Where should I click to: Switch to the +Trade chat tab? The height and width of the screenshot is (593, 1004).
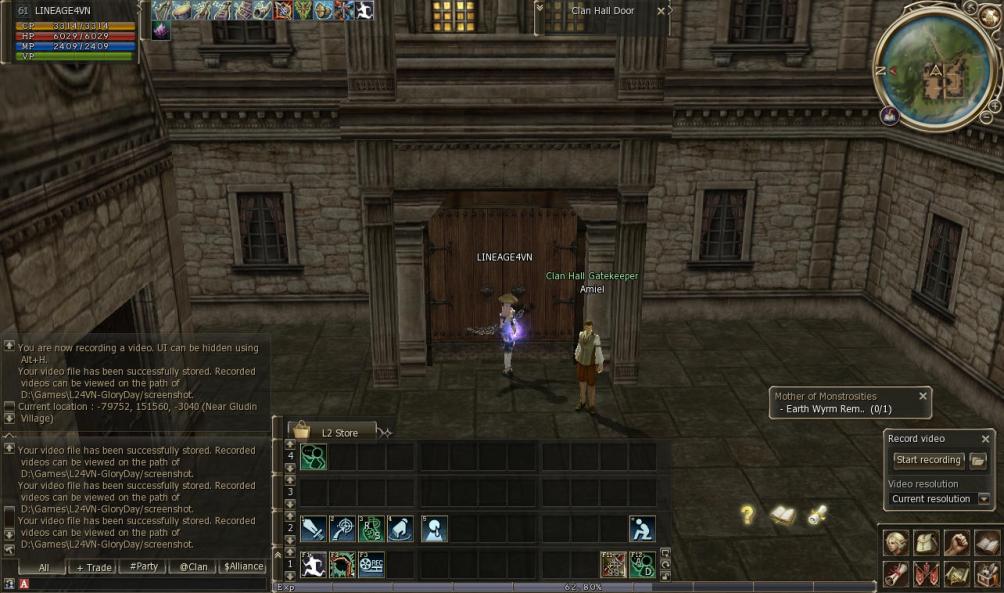click(94, 567)
